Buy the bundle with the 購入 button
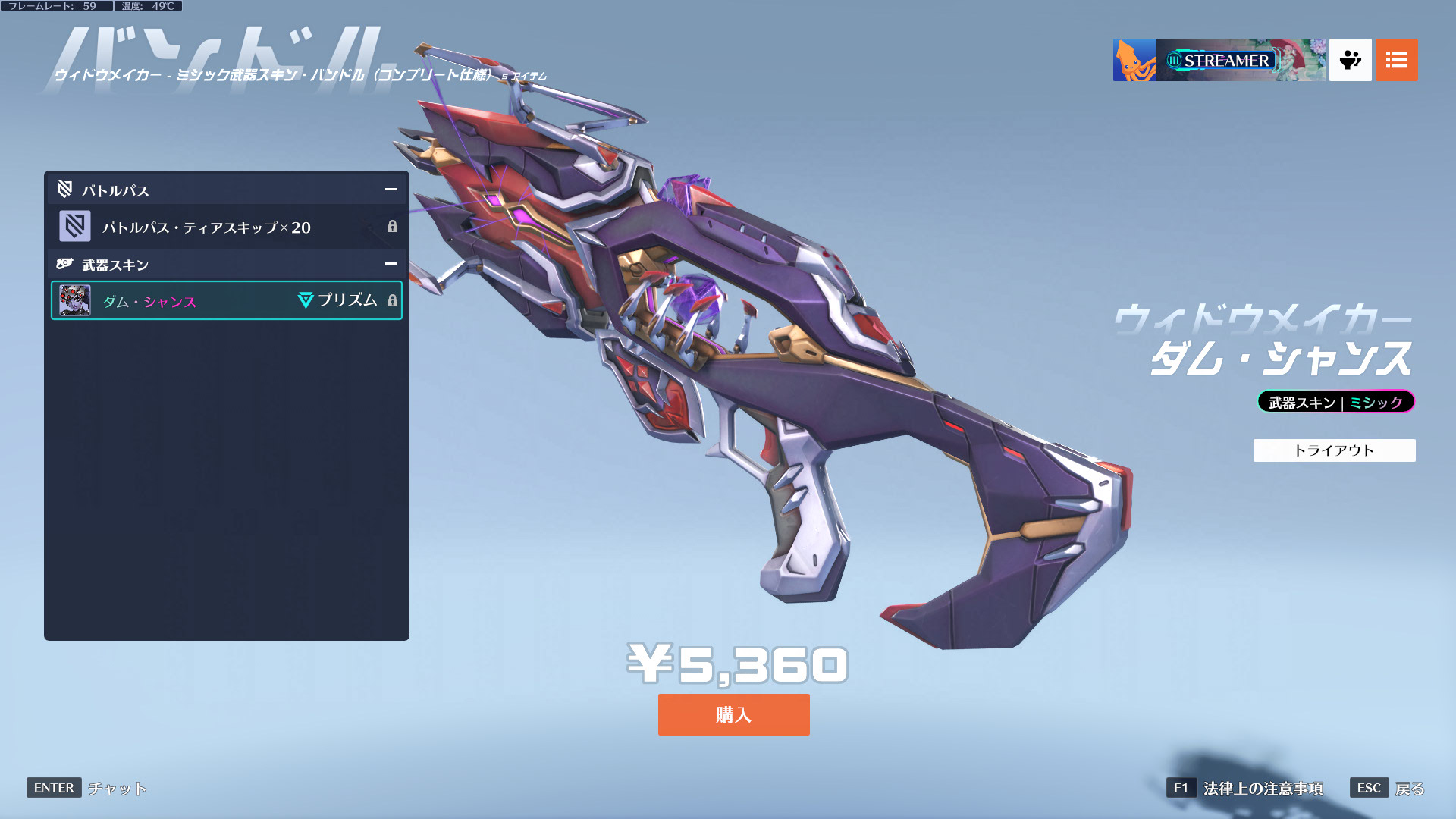The image size is (1456, 819). [733, 714]
